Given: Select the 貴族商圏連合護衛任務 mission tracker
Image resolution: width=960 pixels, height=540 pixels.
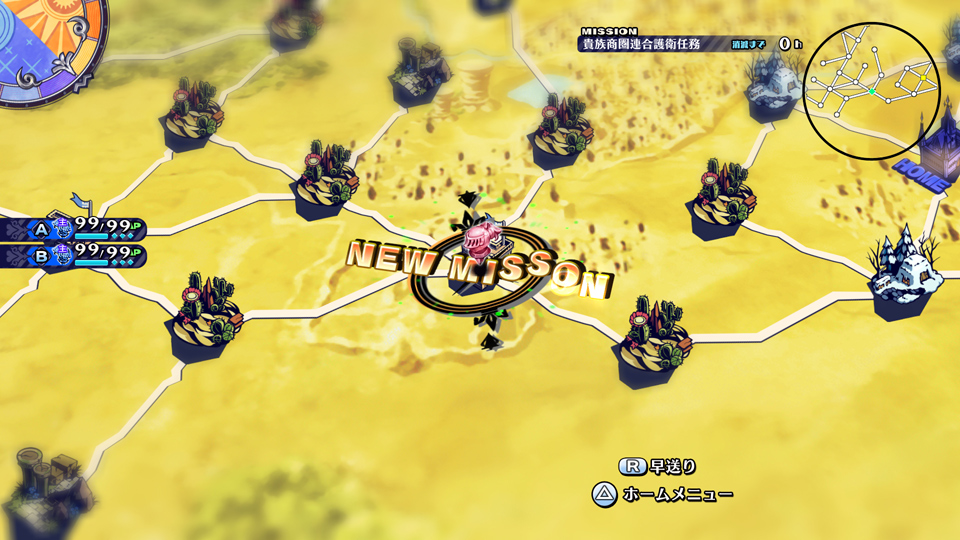Looking at the screenshot, I should (692, 44).
